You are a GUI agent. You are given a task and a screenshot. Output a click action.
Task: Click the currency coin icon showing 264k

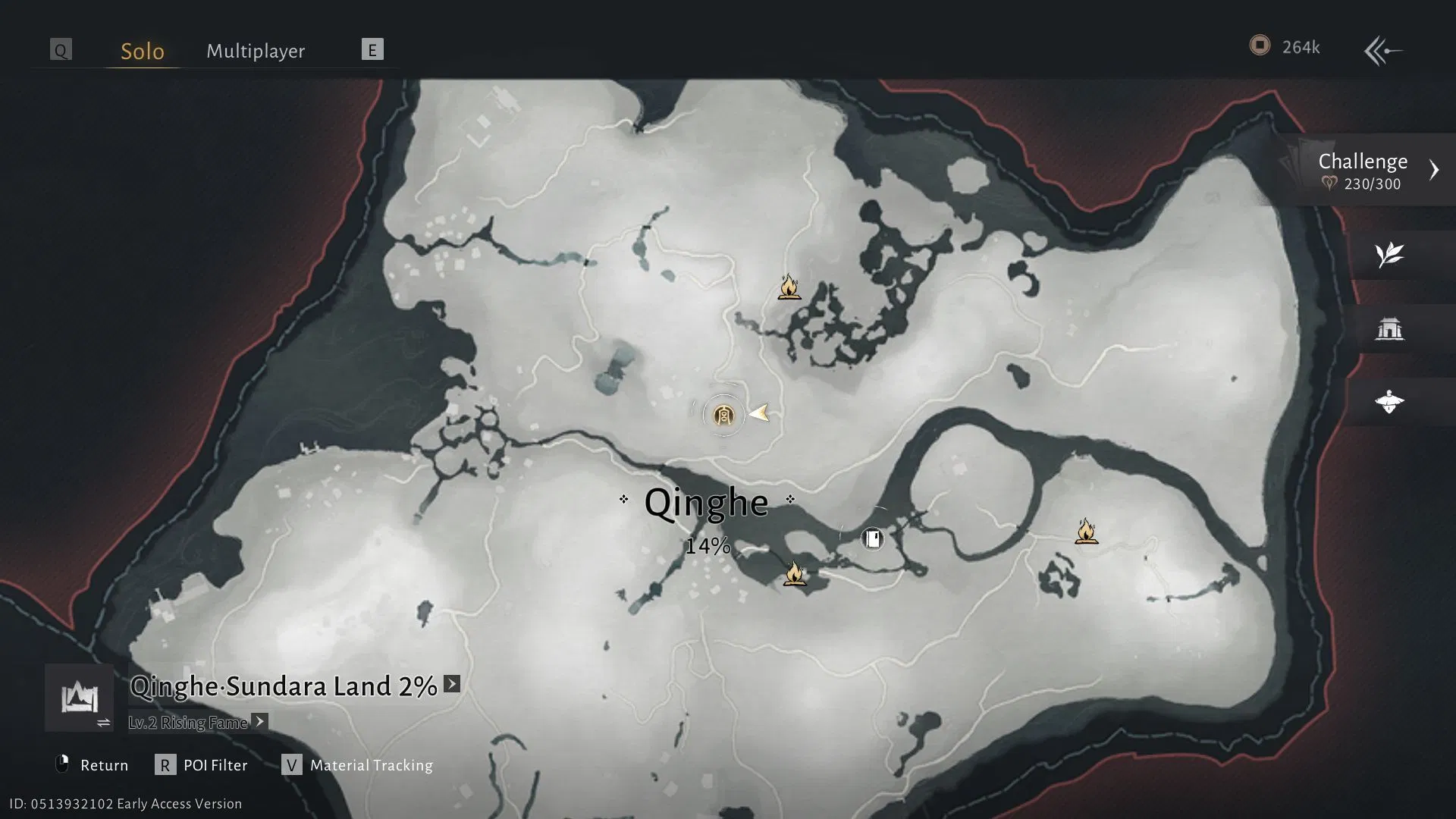(1260, 45)
